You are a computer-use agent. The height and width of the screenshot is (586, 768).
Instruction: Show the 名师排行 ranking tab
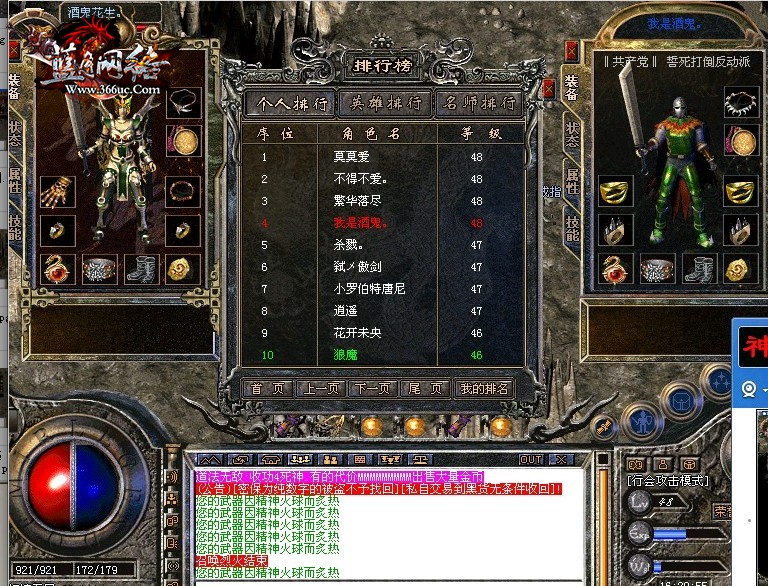[481, 104]
